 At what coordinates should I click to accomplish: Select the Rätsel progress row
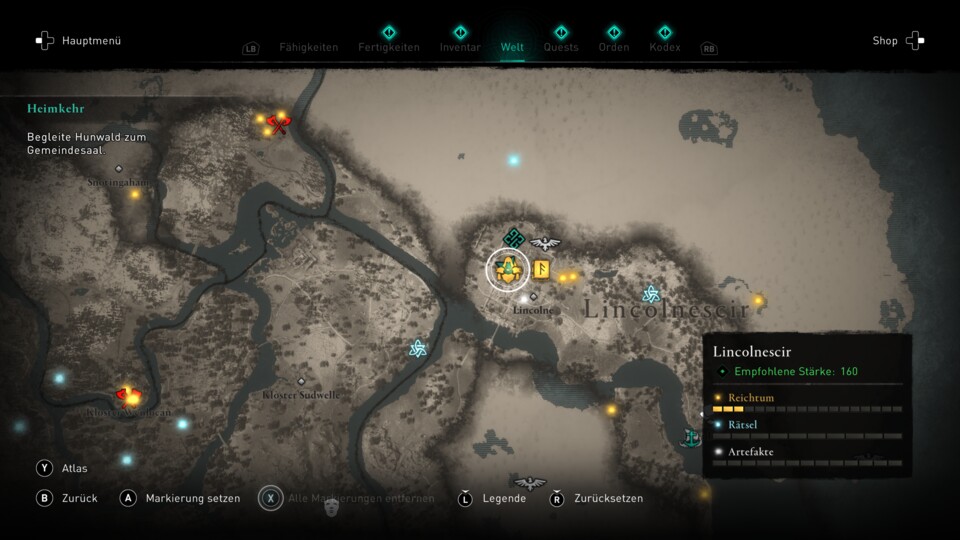[807, 429]
